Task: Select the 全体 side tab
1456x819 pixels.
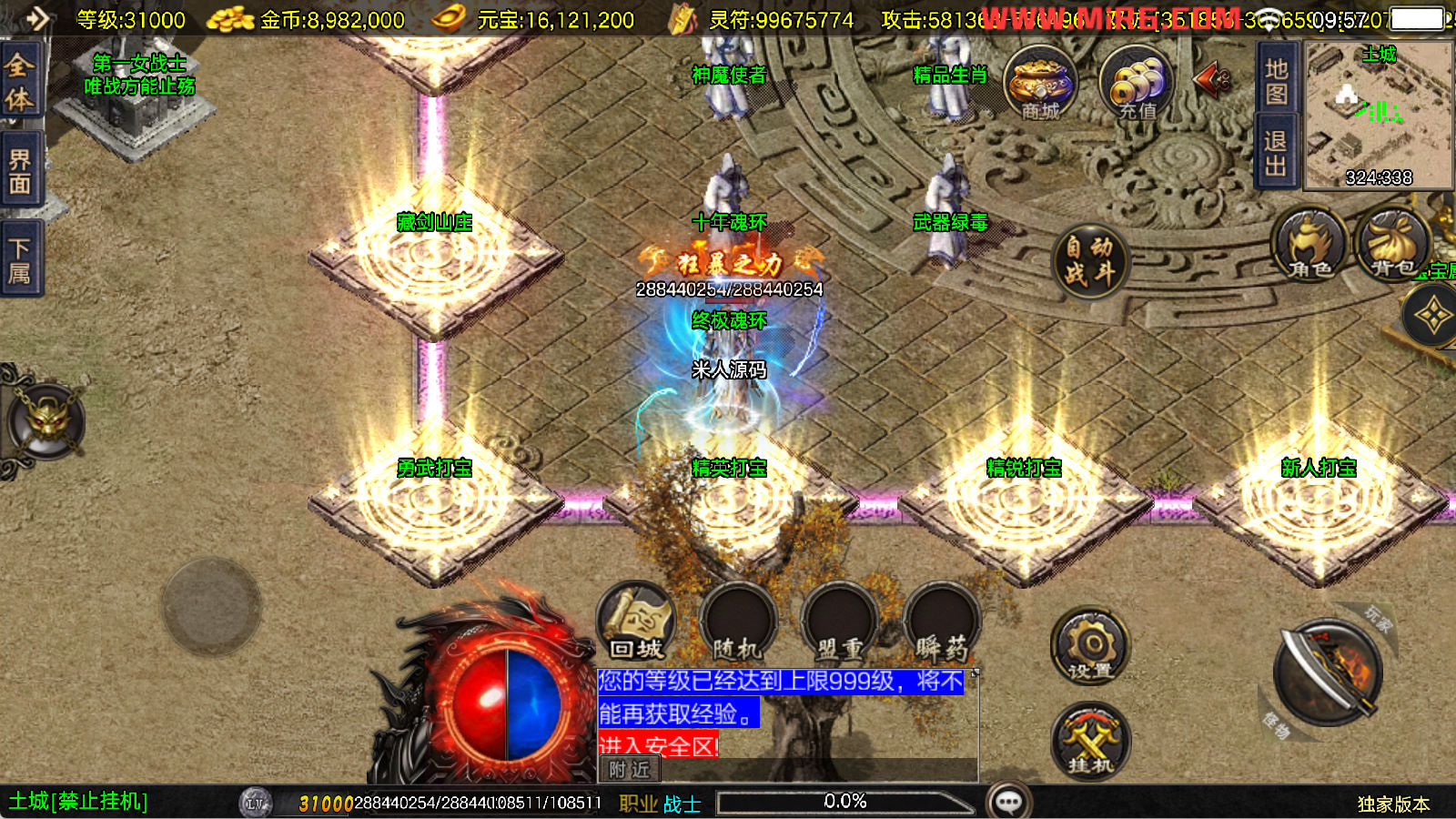Action: click(x=20, y=82)
